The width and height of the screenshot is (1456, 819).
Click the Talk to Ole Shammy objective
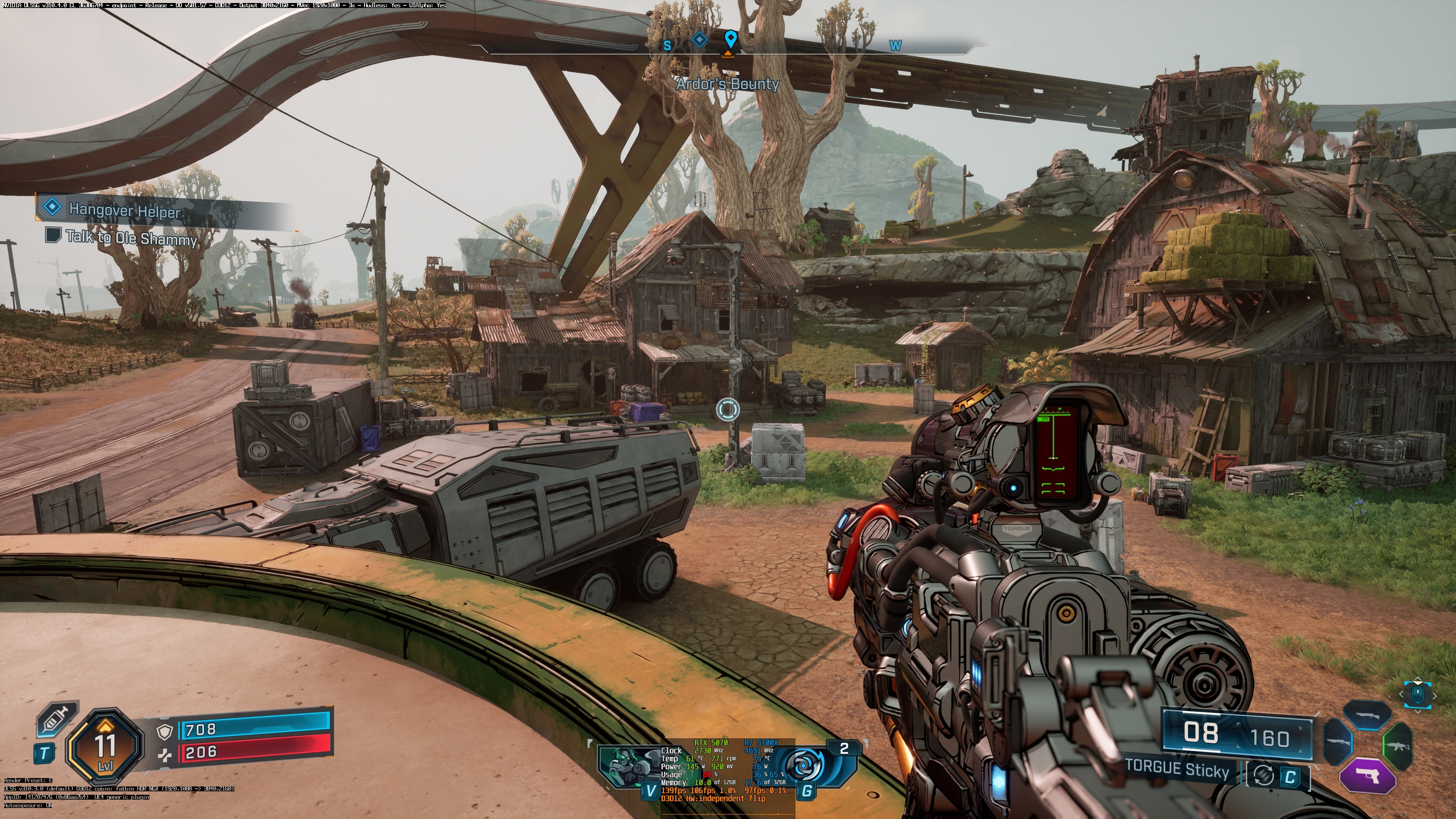pyautogui.click(x=131, y=237)
